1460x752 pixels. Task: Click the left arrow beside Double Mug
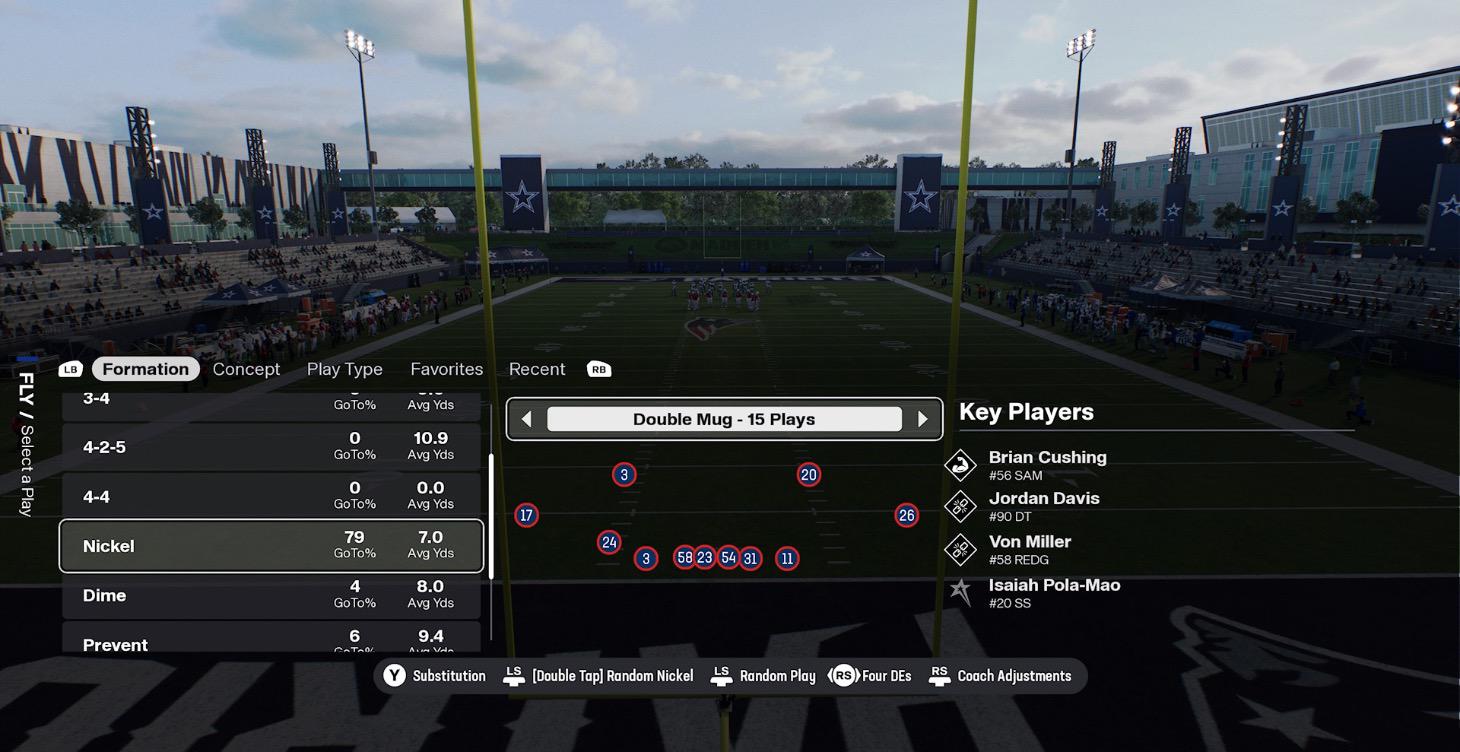click(526, 420)
